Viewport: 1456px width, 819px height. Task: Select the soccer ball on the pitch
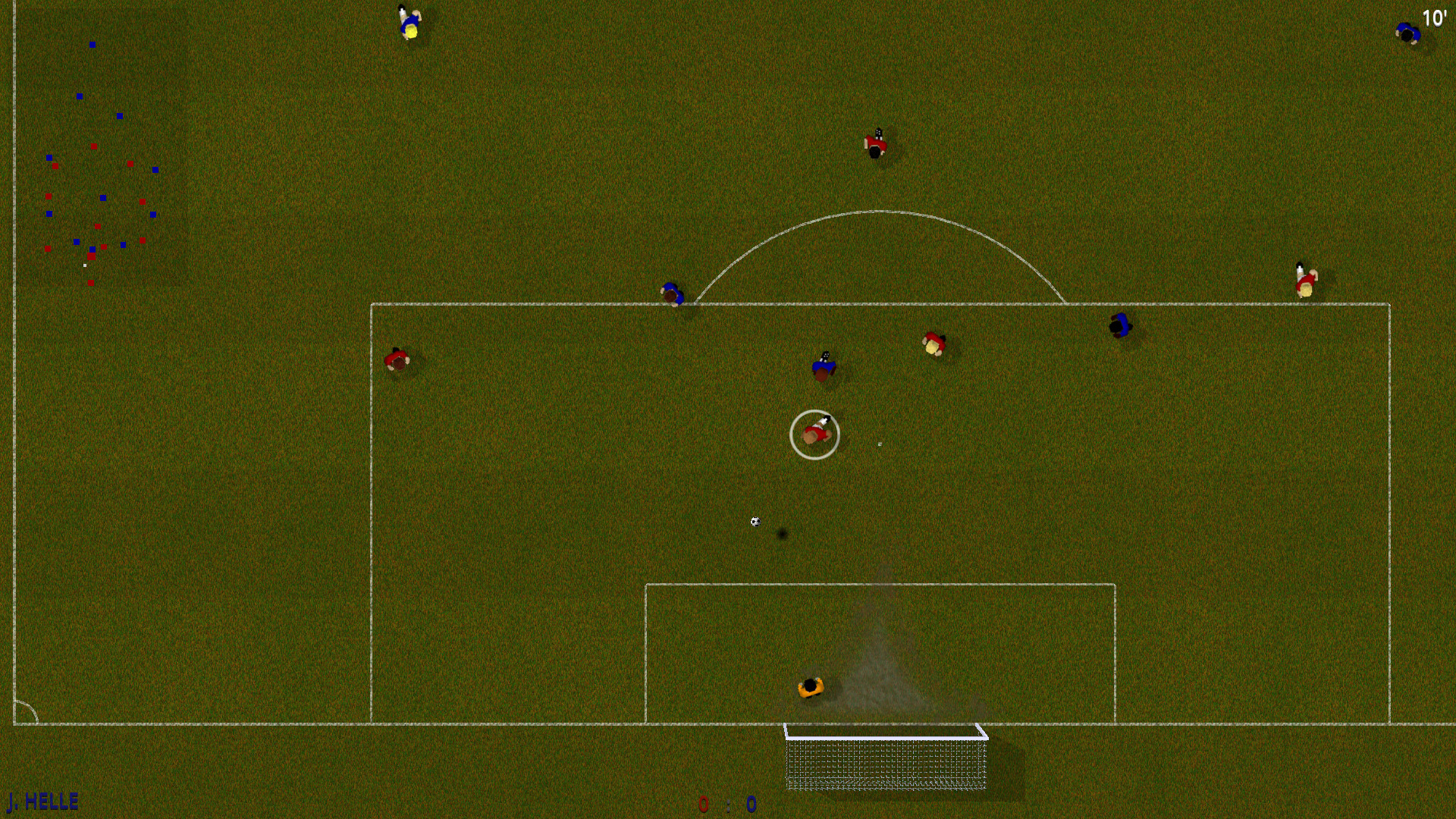coord(754,521)
